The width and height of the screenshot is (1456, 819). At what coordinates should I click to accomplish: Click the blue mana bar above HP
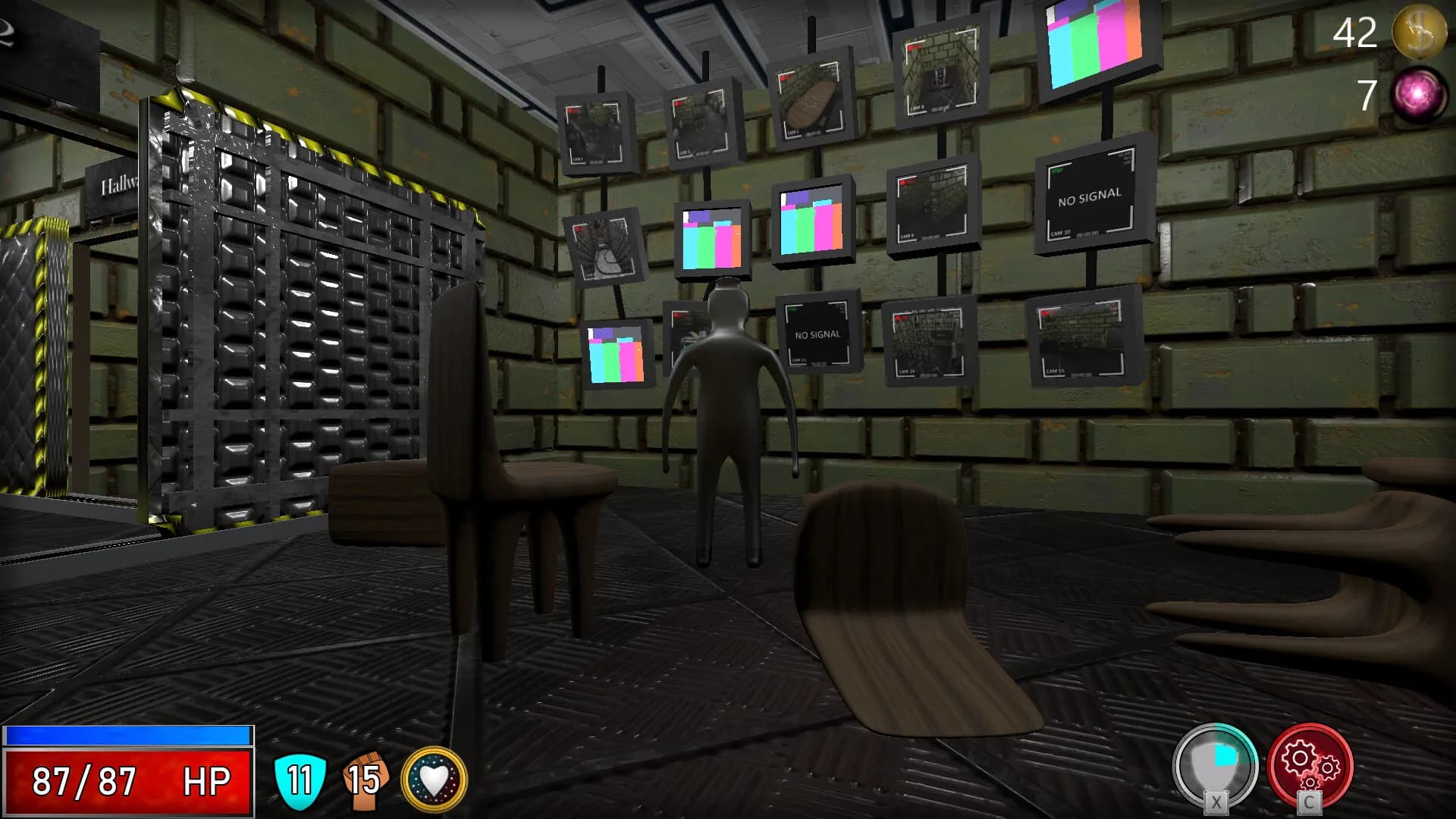127,734
